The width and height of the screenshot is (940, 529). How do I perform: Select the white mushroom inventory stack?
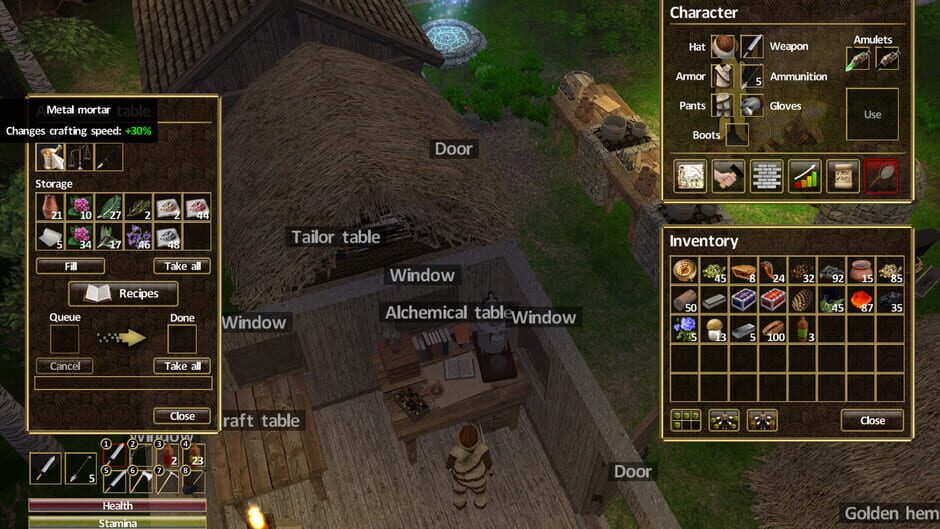[713, 329]
